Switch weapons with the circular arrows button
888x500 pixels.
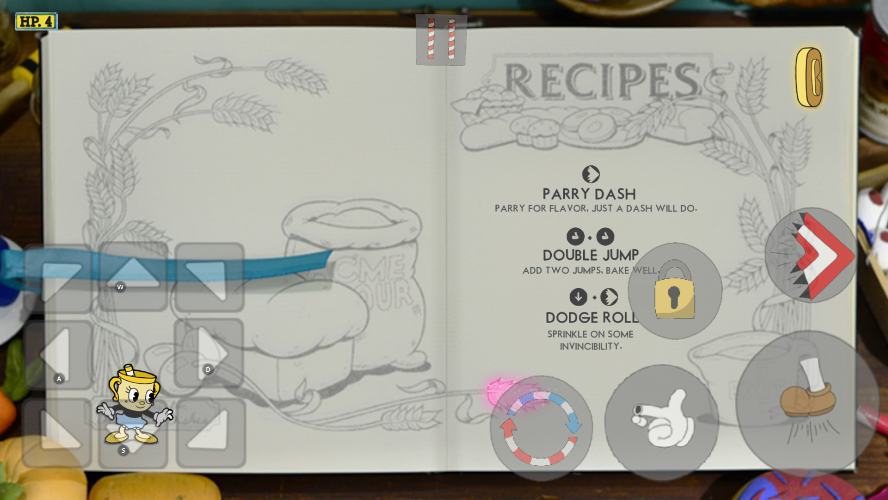(x=541, y=428)
